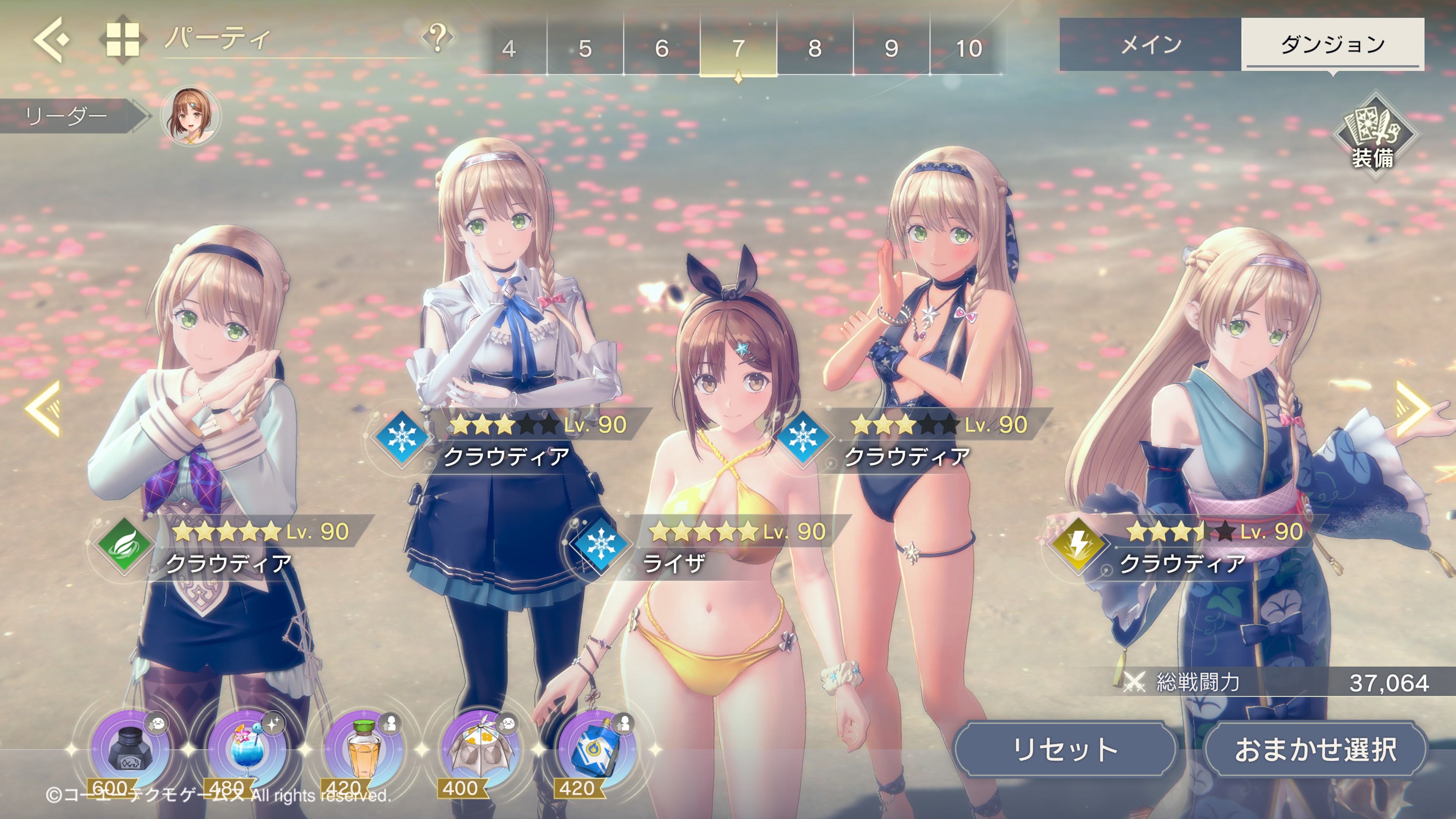Choose party tab 6
This screenshot has width=1456, height=819.
click(662, 48)
